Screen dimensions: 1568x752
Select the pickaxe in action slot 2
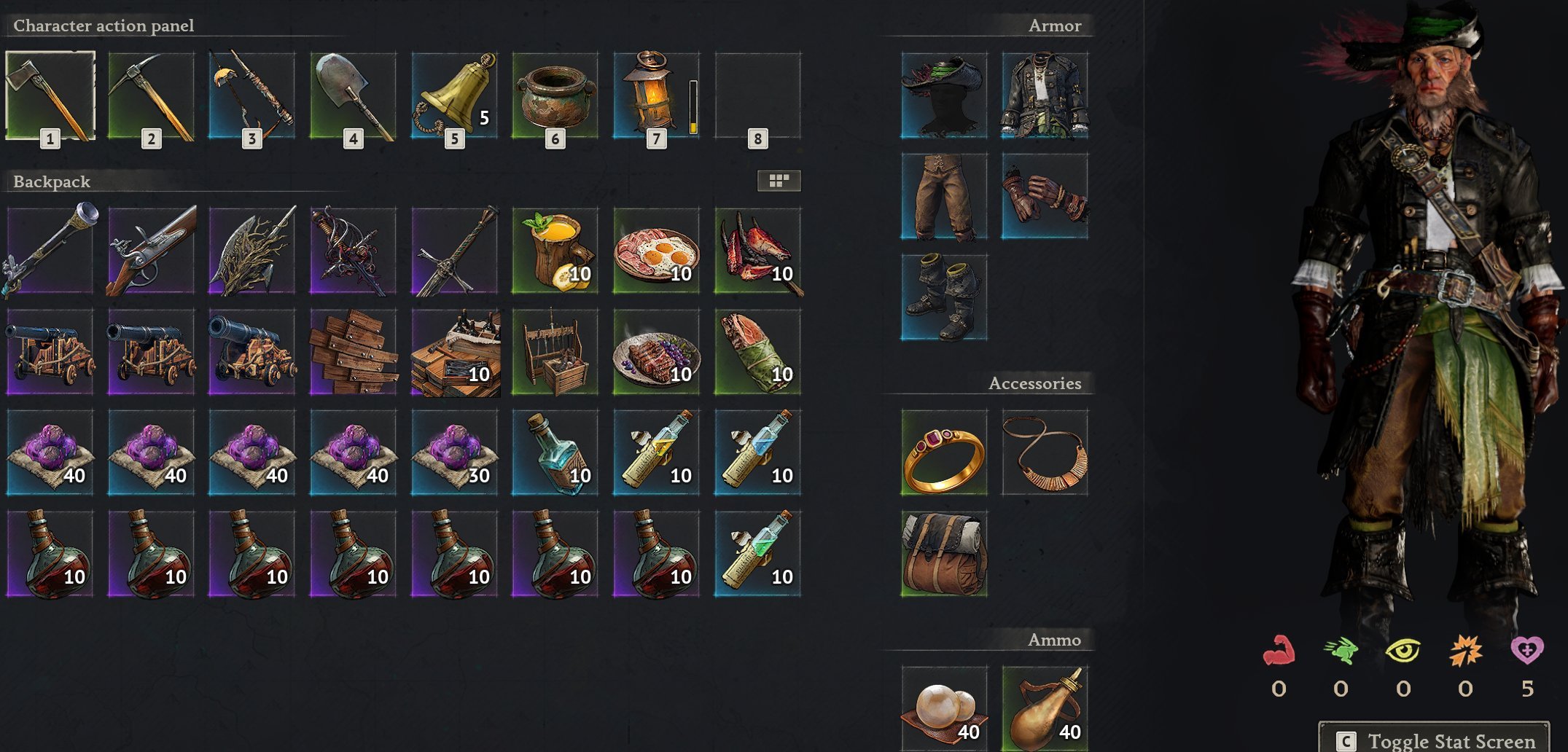pos(151,95)
